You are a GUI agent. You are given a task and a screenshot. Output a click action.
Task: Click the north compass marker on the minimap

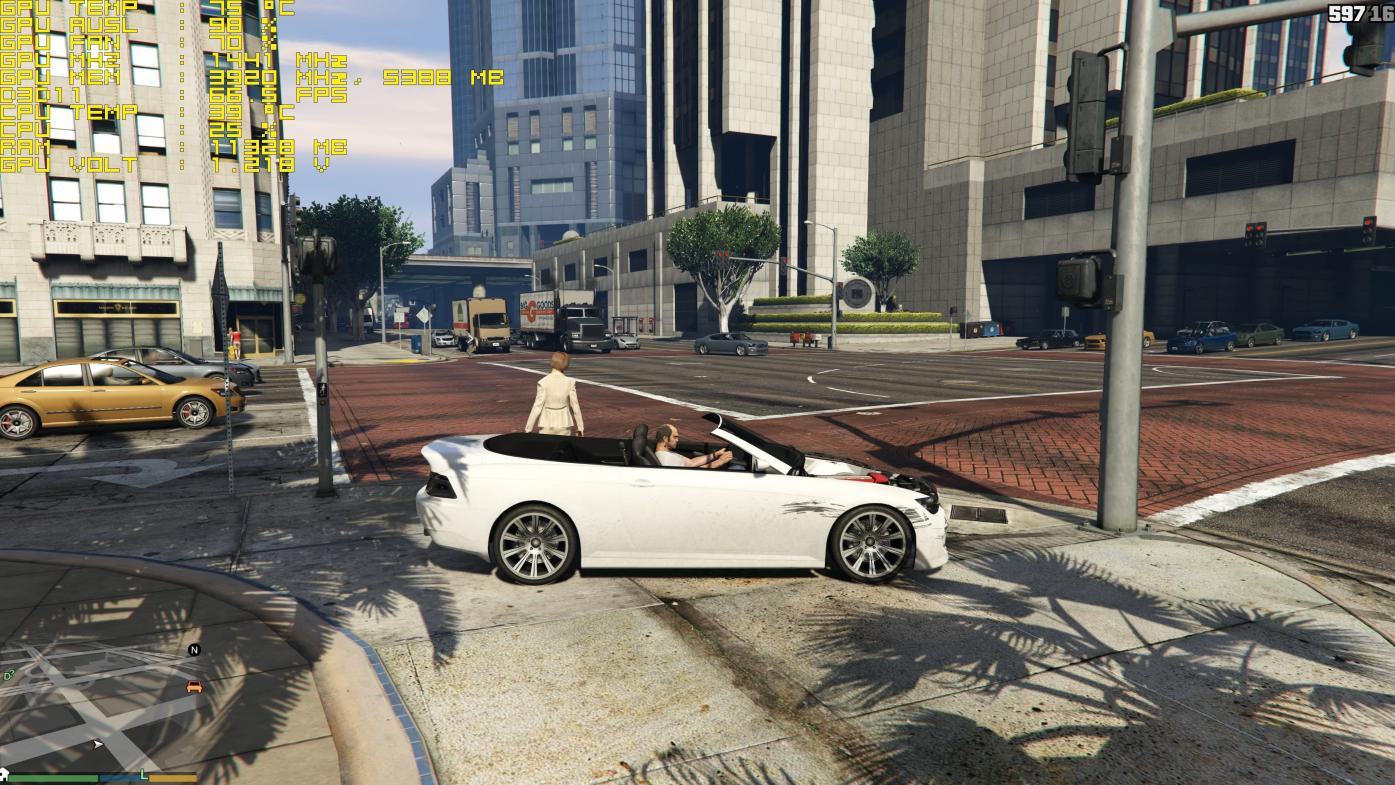pyautogui.click(x=194, y=650)
